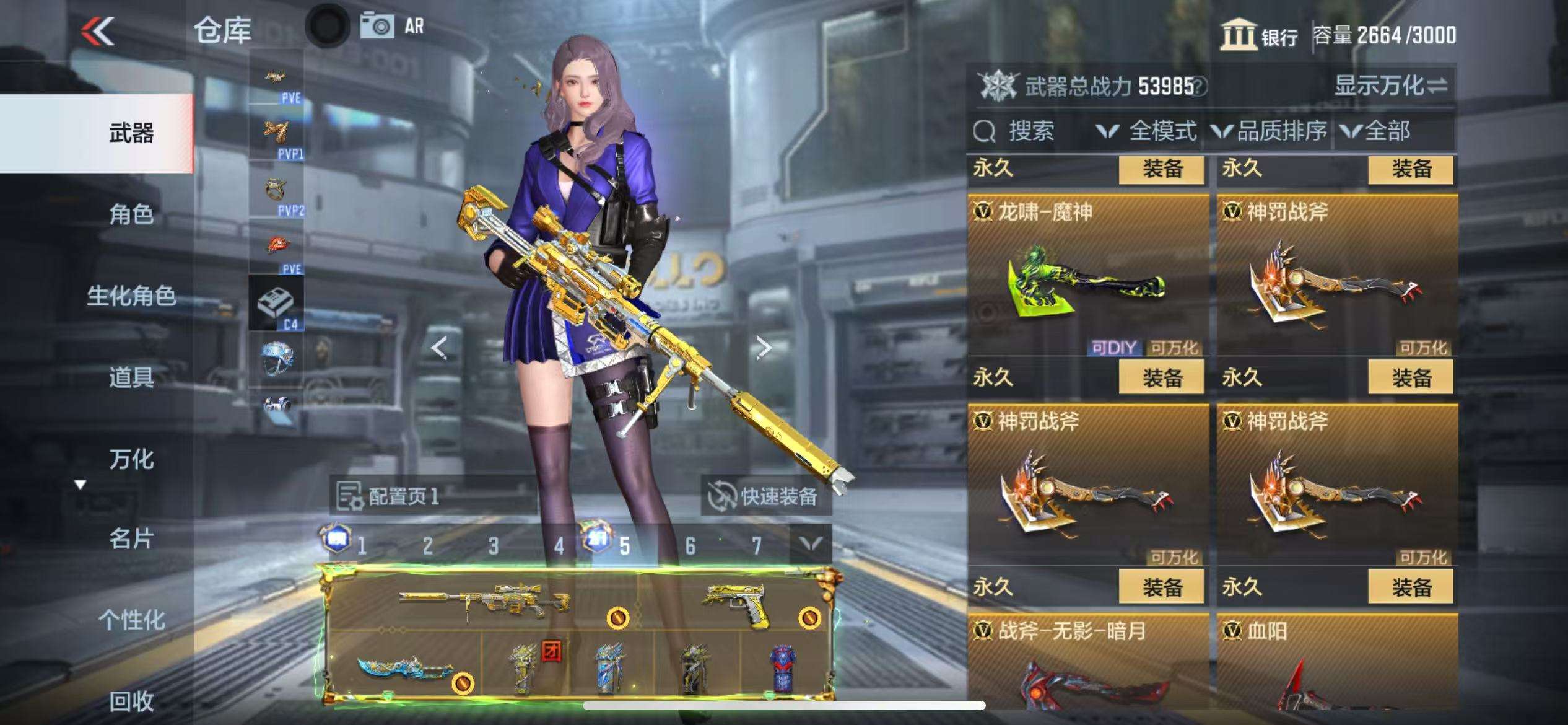Open the 回收 recycle tab
1568x725 pixels.
[131, 701]
